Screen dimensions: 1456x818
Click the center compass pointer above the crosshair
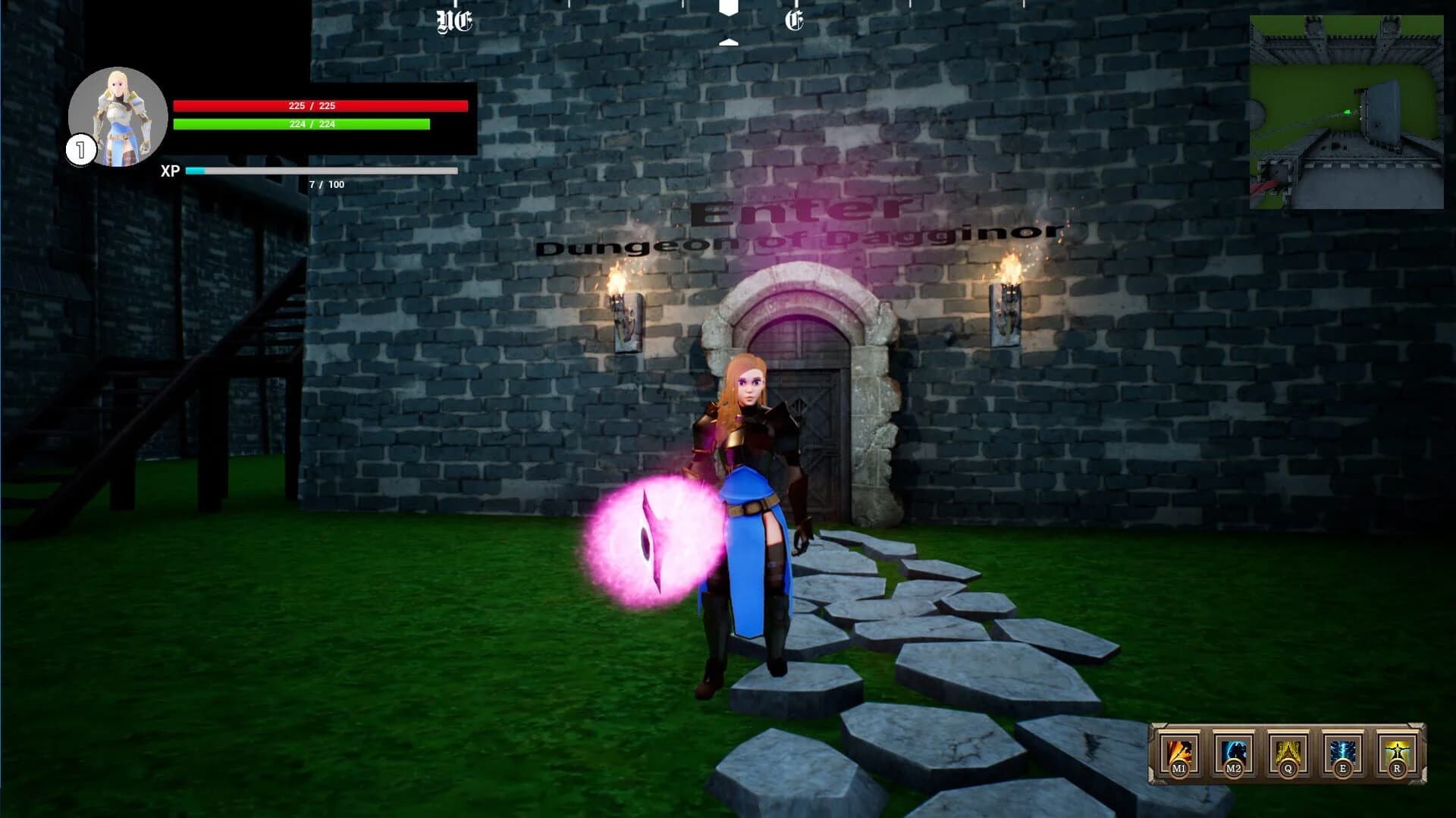tap(730, 9)
